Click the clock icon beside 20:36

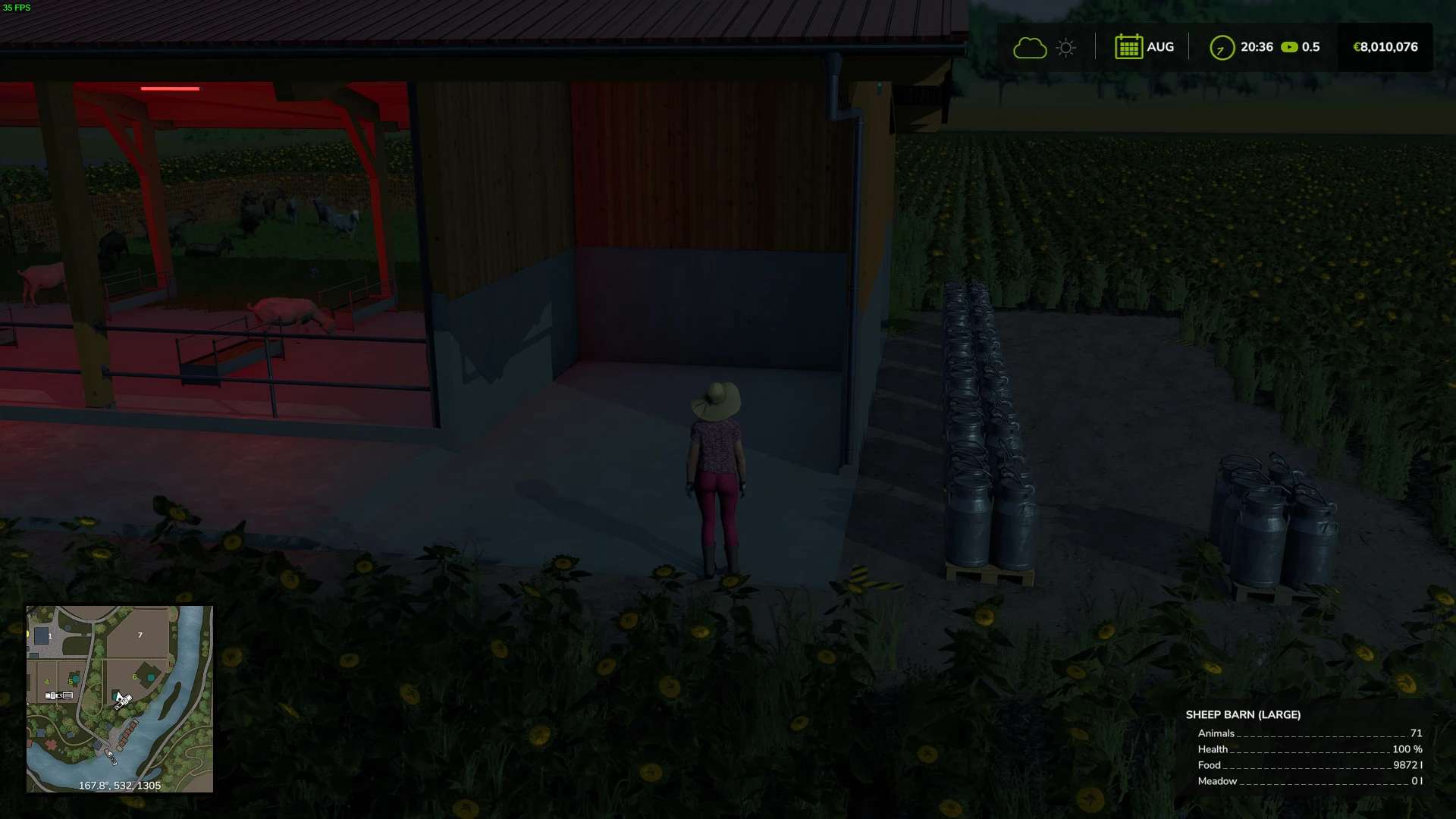coord(1222,48)
